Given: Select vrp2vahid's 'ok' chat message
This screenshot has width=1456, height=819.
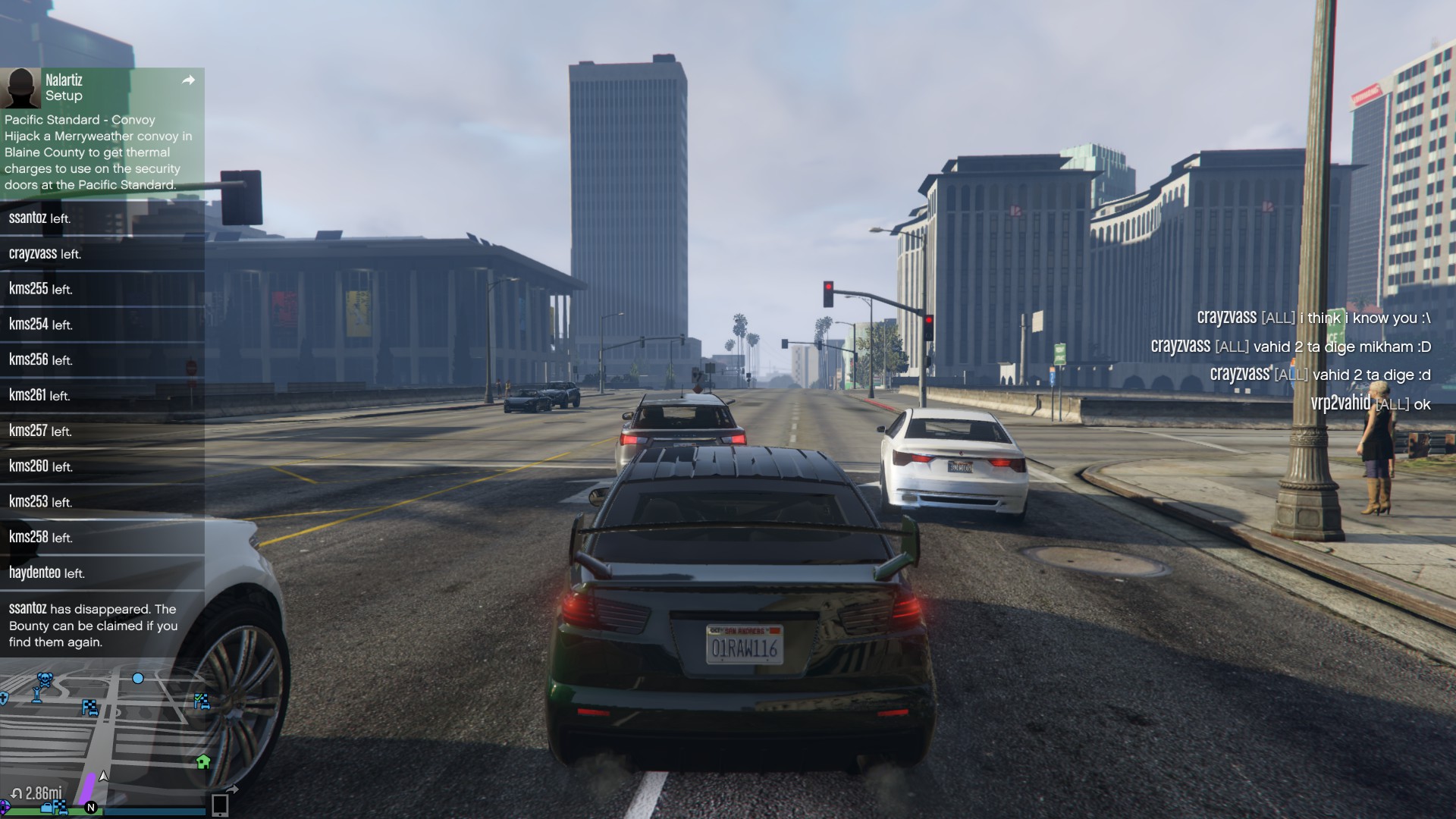Looking at the screenshot, I should [1370, 403].
